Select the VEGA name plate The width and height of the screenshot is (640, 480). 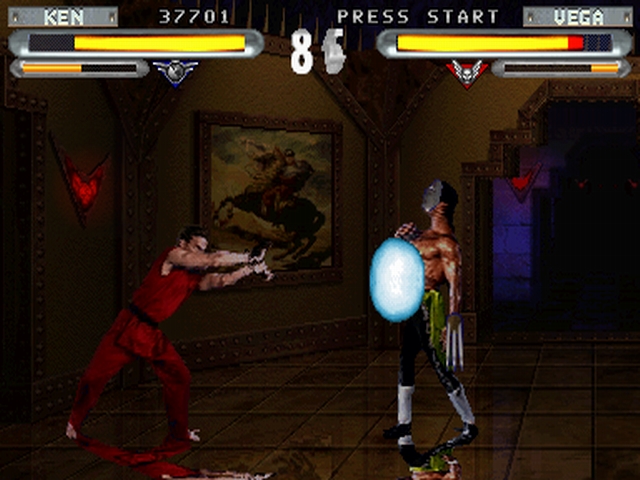(577, 17)
